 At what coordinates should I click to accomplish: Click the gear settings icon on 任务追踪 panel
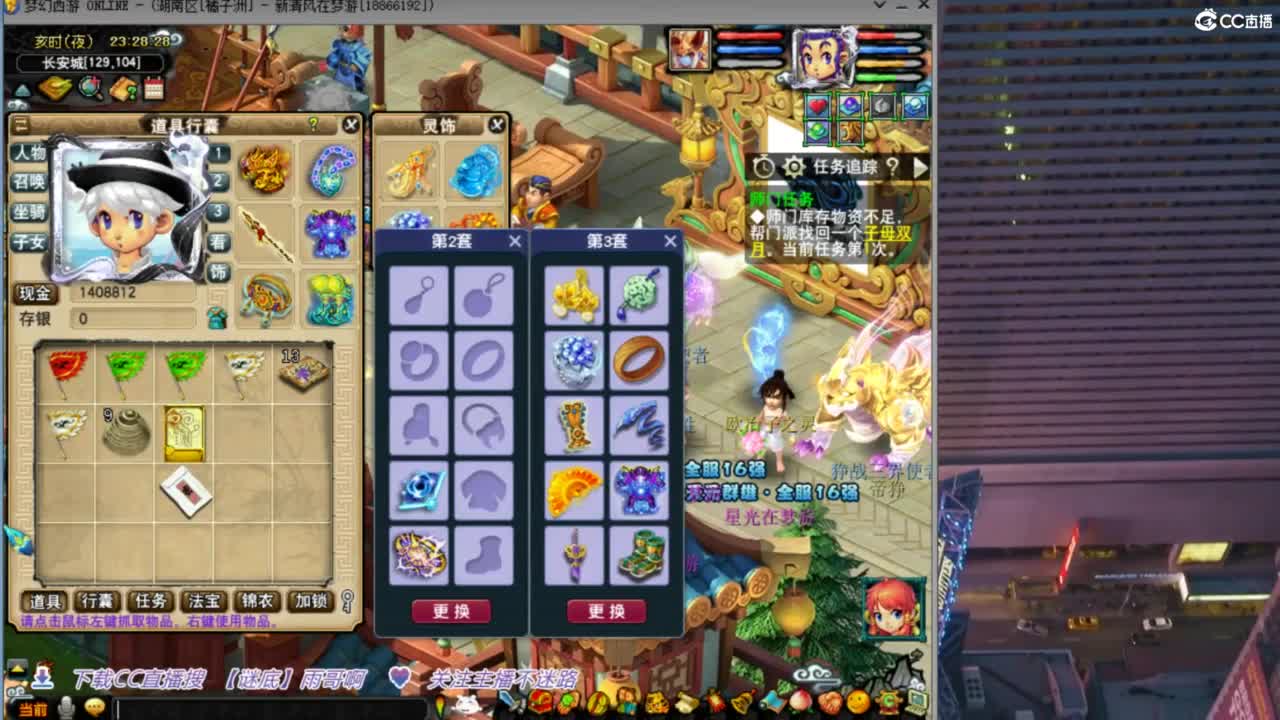coord(793,167)
